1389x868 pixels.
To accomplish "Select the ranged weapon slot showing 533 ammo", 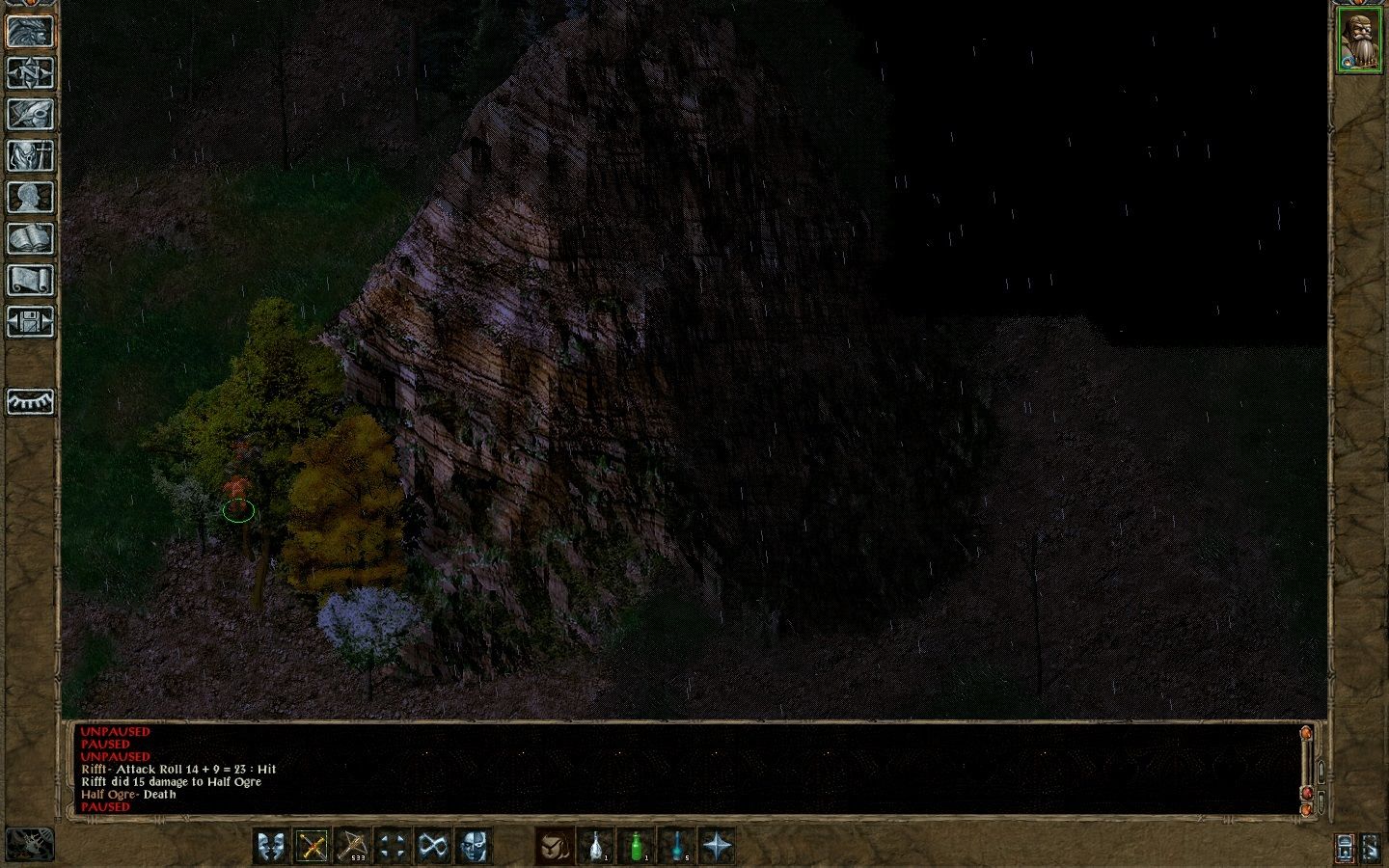I will coord(355,847).
